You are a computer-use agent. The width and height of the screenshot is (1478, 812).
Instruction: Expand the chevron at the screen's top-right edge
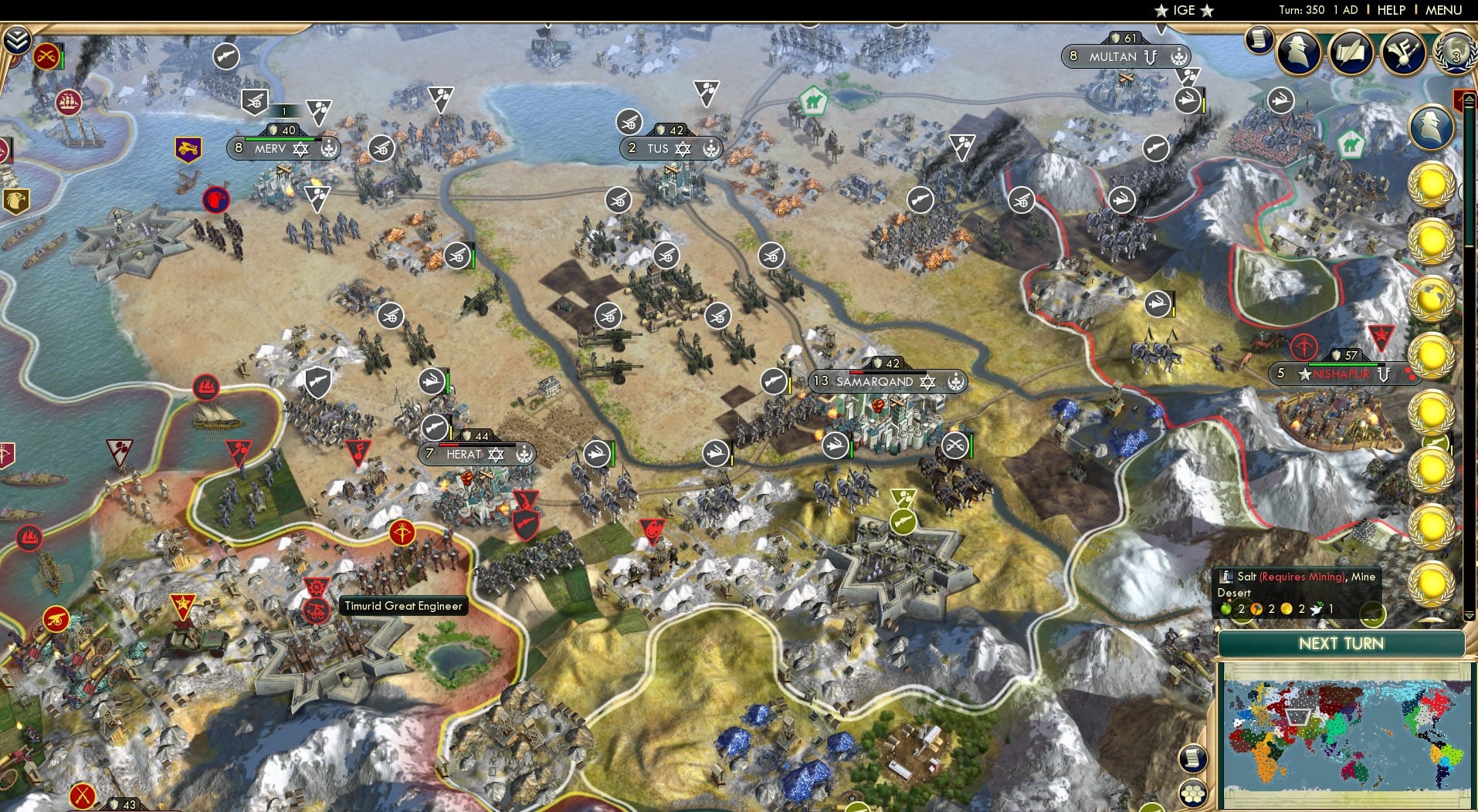(x=1469, y=99)
